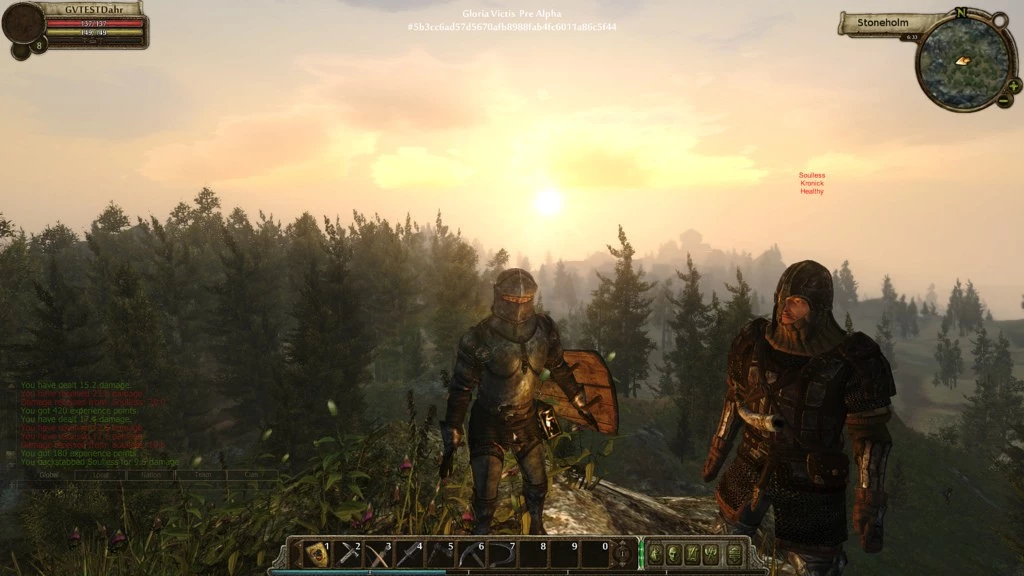Switch to the Local chat tab
The height and width of the screenshot is (576, 1024).
coord(100,475)
